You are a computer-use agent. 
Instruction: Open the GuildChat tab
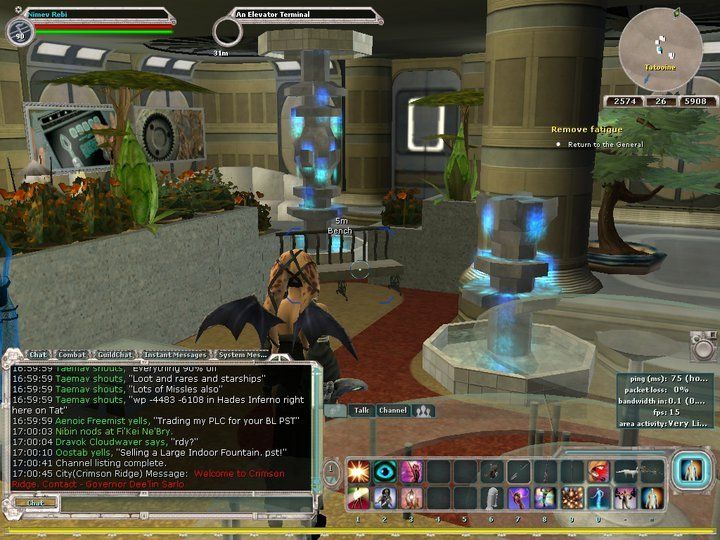click(118, 355)
